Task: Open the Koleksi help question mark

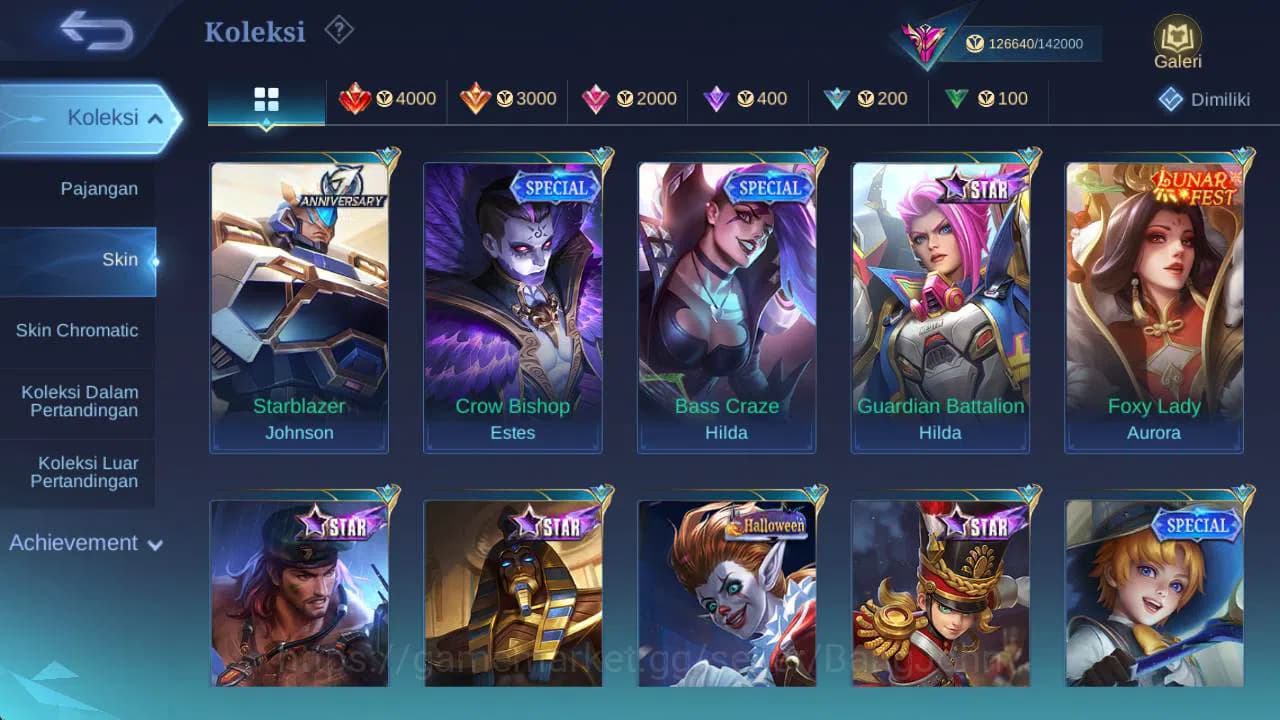Action: [338, 30]
